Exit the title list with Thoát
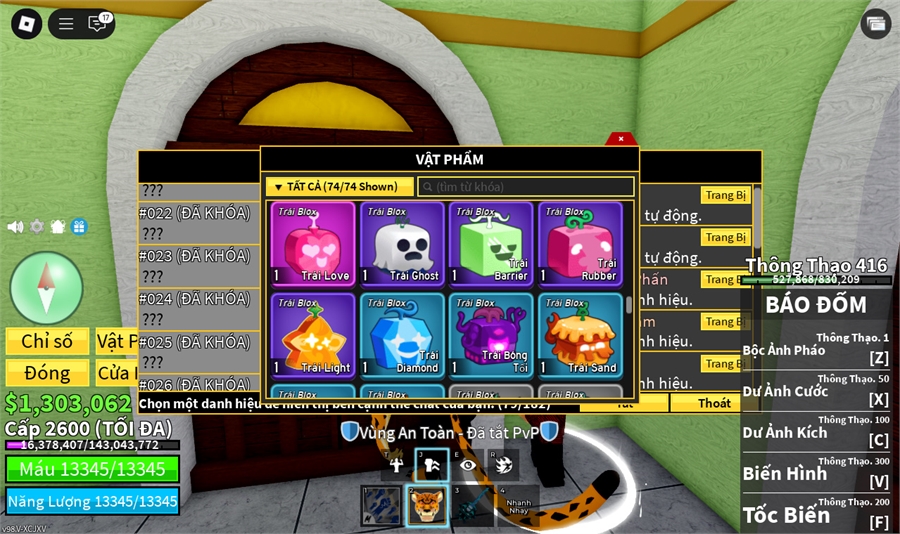 [714, 404]
